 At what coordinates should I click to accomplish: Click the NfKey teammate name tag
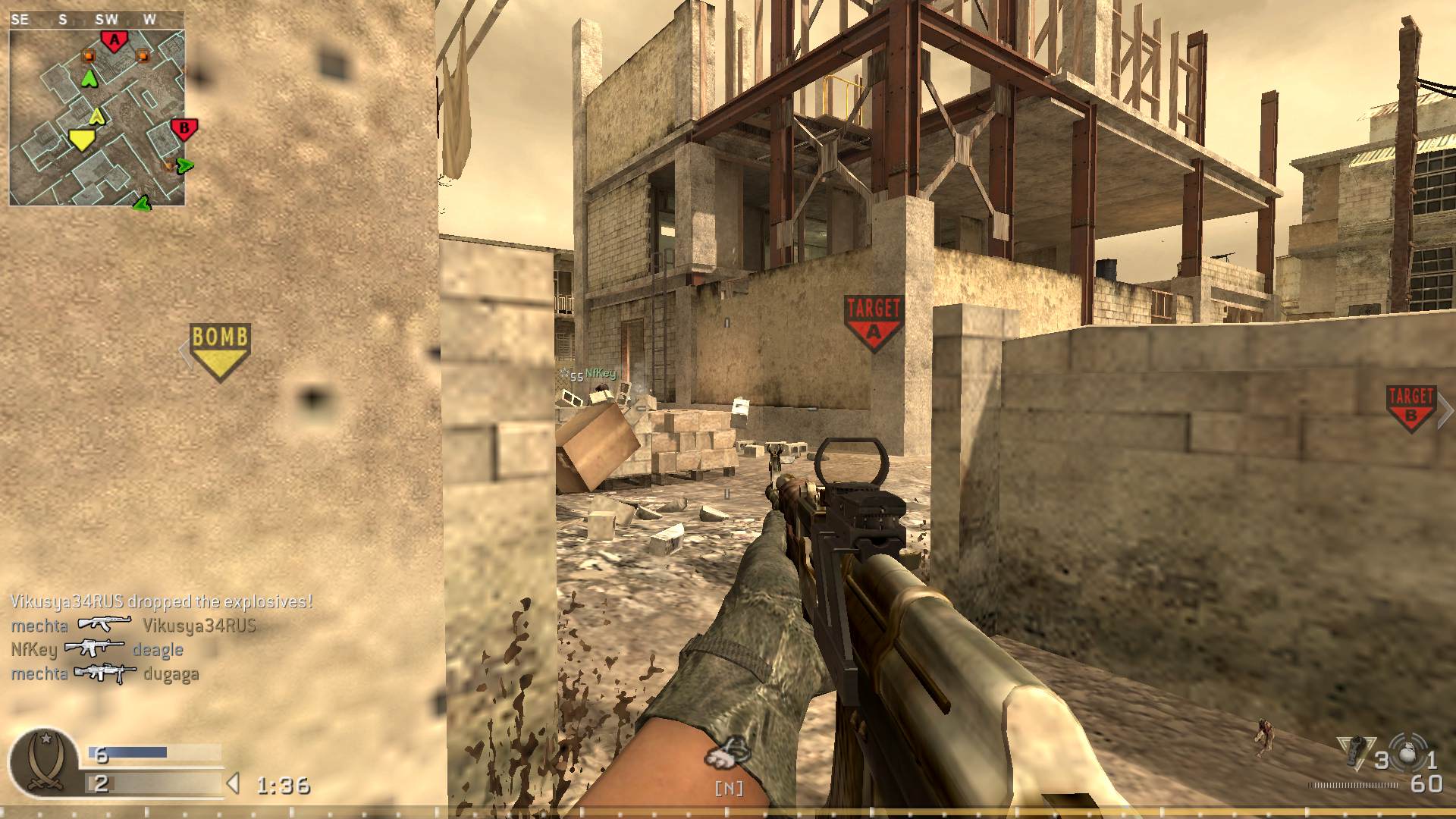tap(601, 373)
